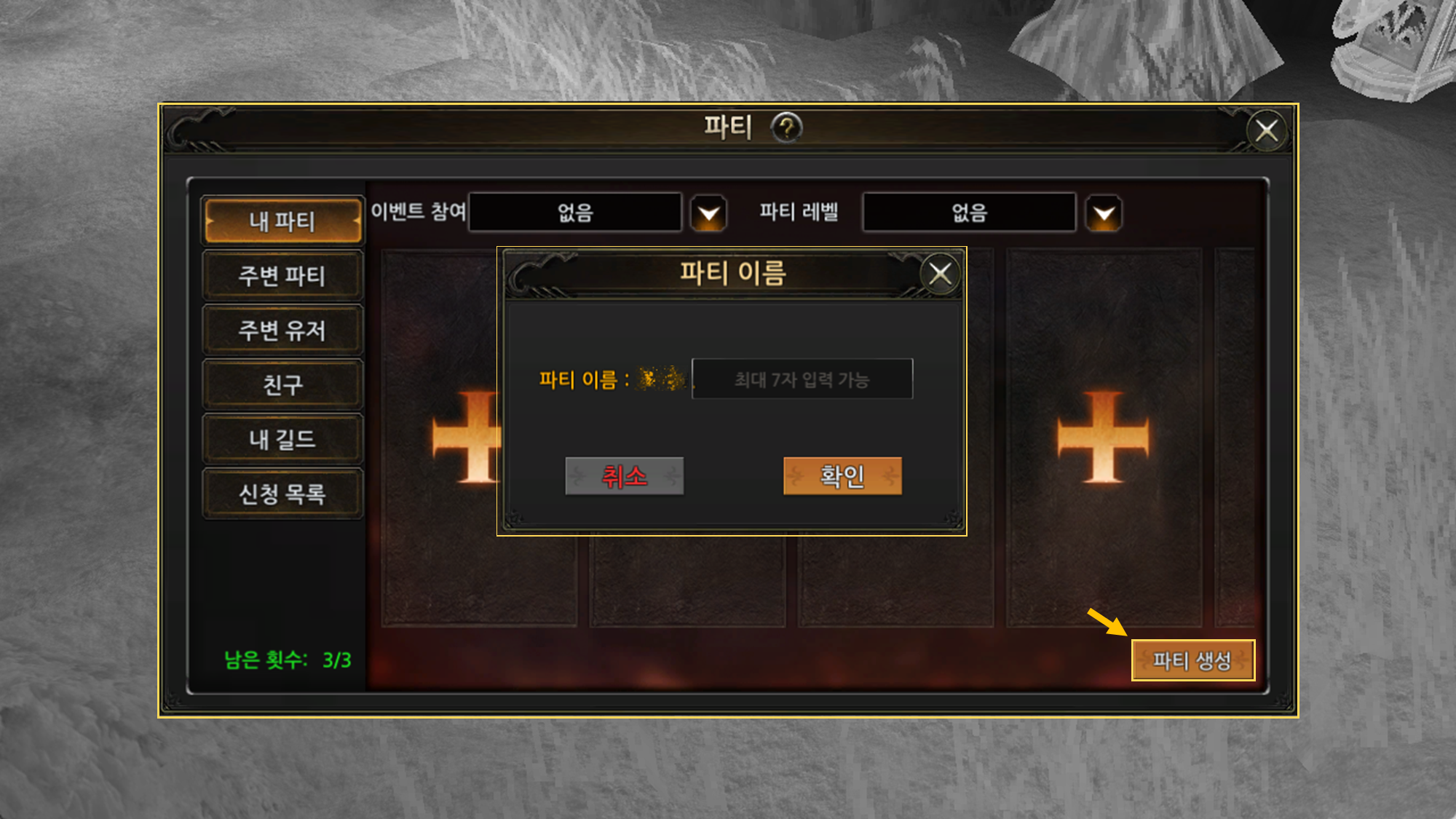Select the 내 파티 tab

point(282,221)
